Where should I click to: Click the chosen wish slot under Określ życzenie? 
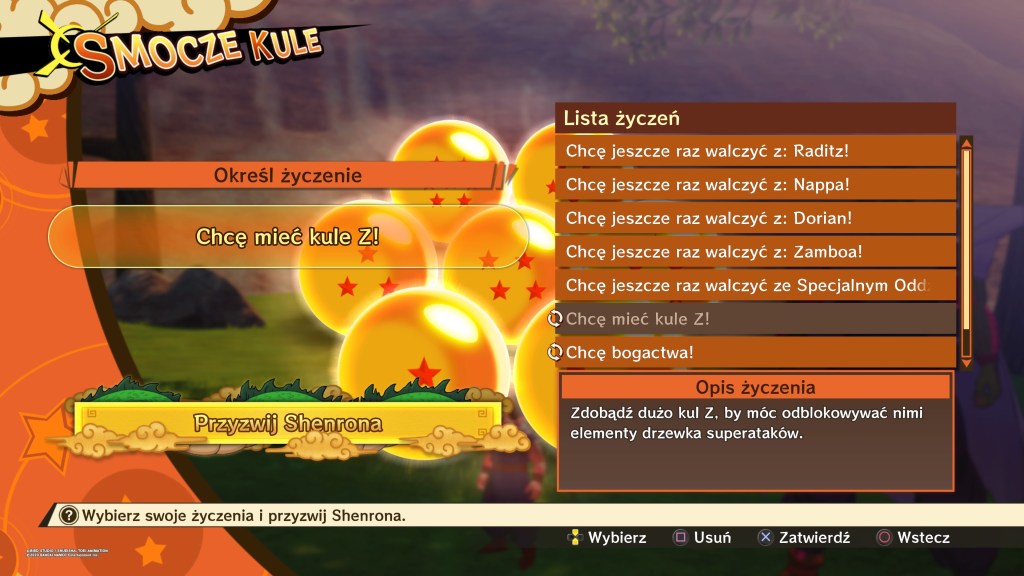288,236
